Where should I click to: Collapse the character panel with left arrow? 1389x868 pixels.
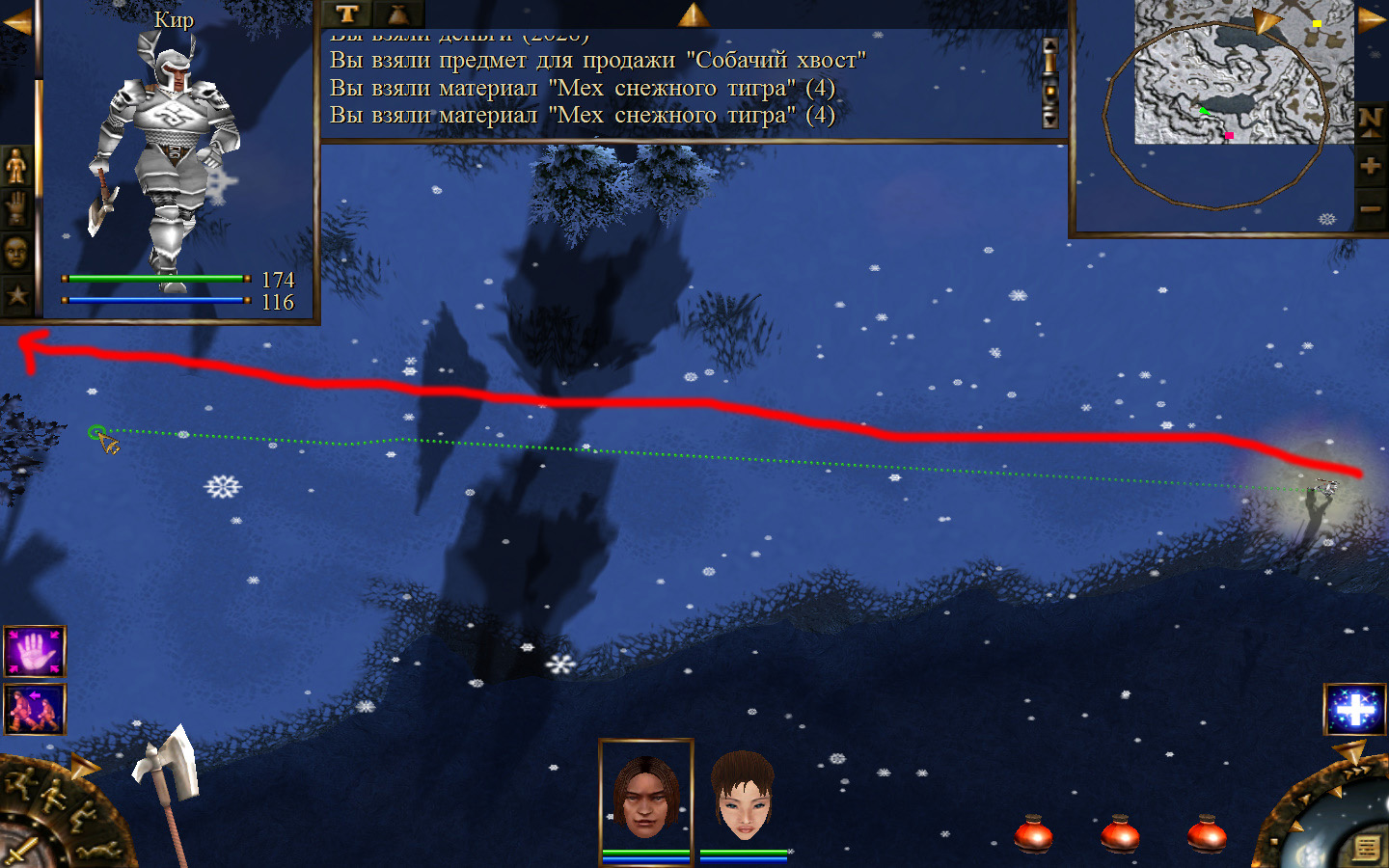pos(16,23)
